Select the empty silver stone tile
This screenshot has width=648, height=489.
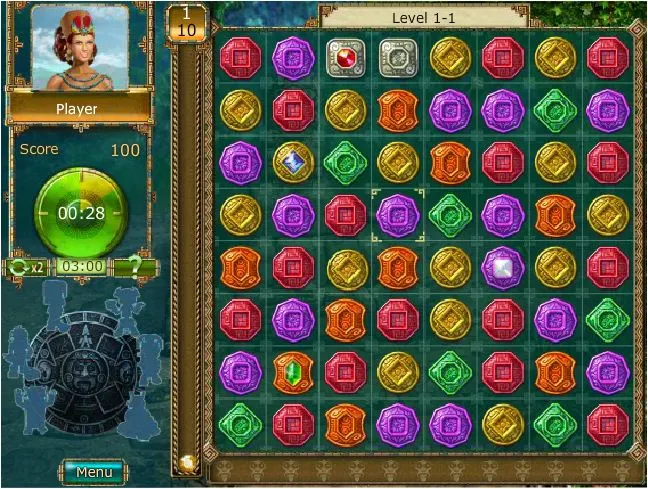398,57
